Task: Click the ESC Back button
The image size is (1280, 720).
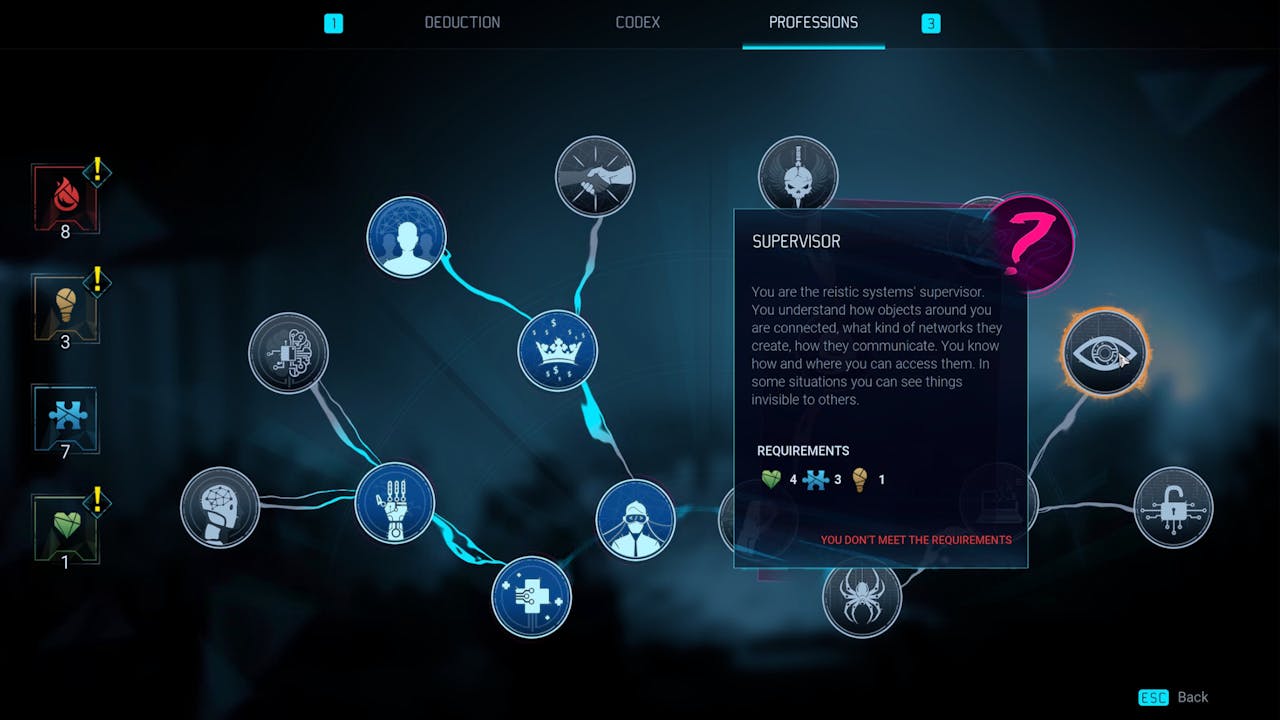Action: click(1175, 696)
